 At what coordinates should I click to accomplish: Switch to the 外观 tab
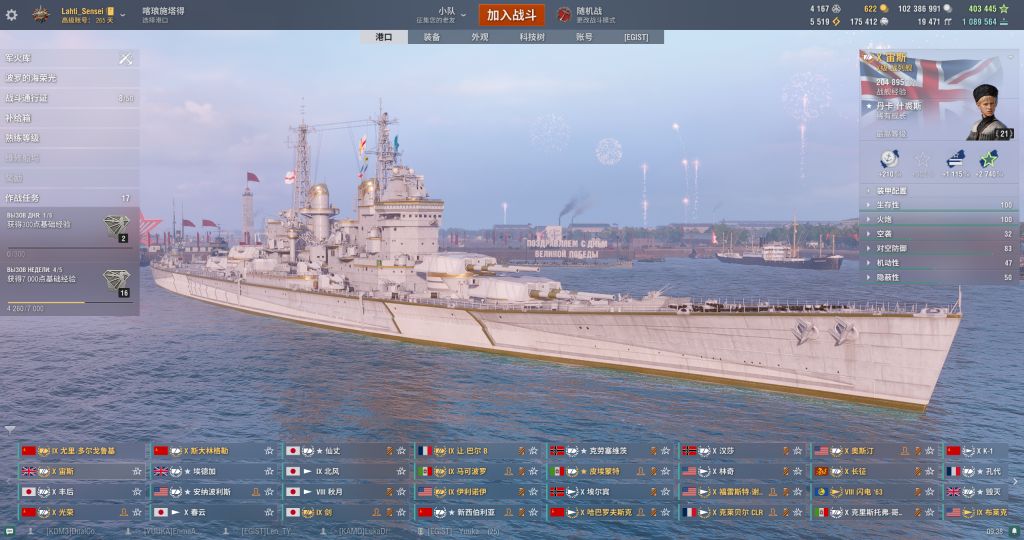(480, 37)
